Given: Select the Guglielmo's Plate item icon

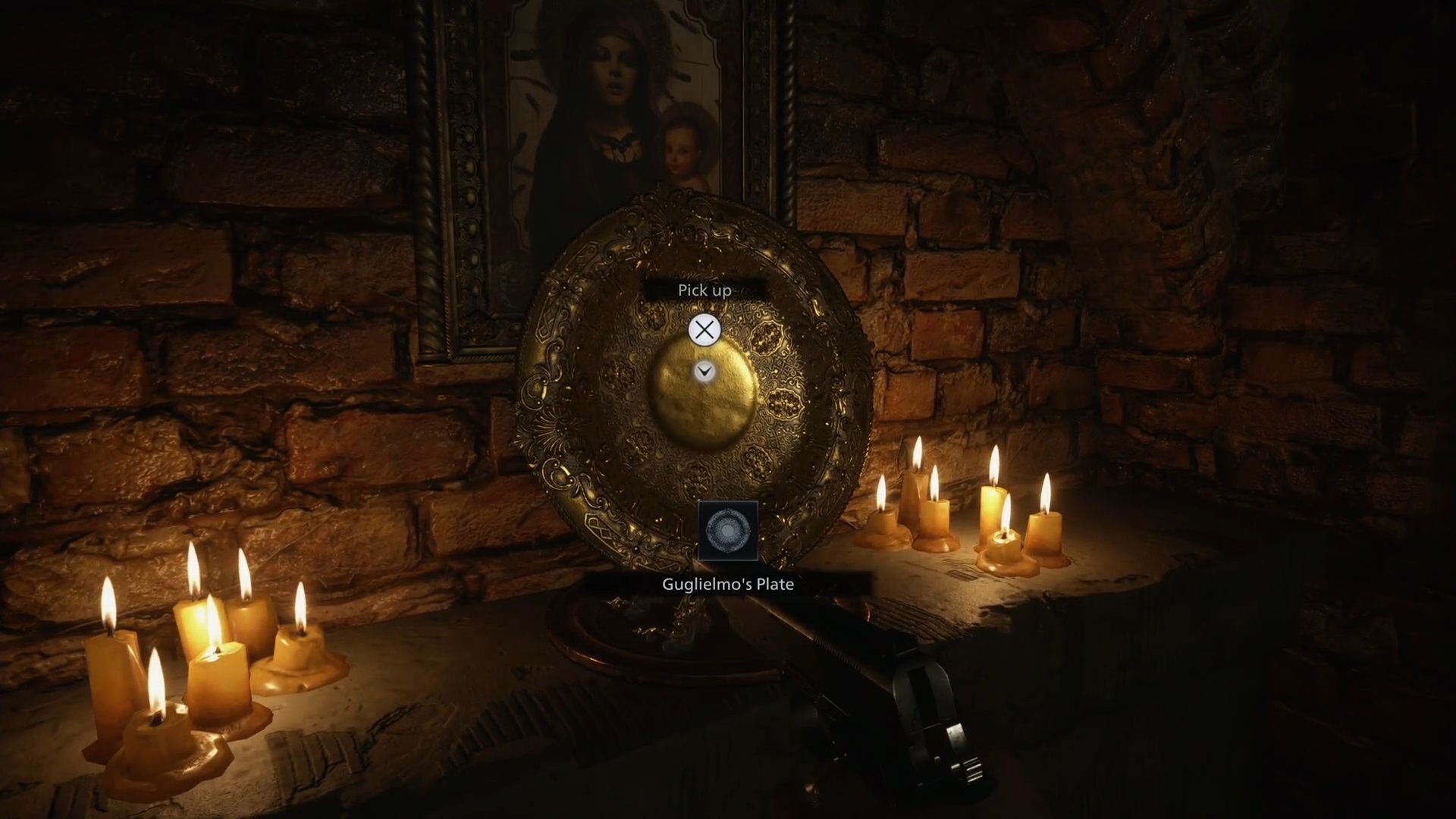Looking at the screenshot, I should click(x=727, y=530).
